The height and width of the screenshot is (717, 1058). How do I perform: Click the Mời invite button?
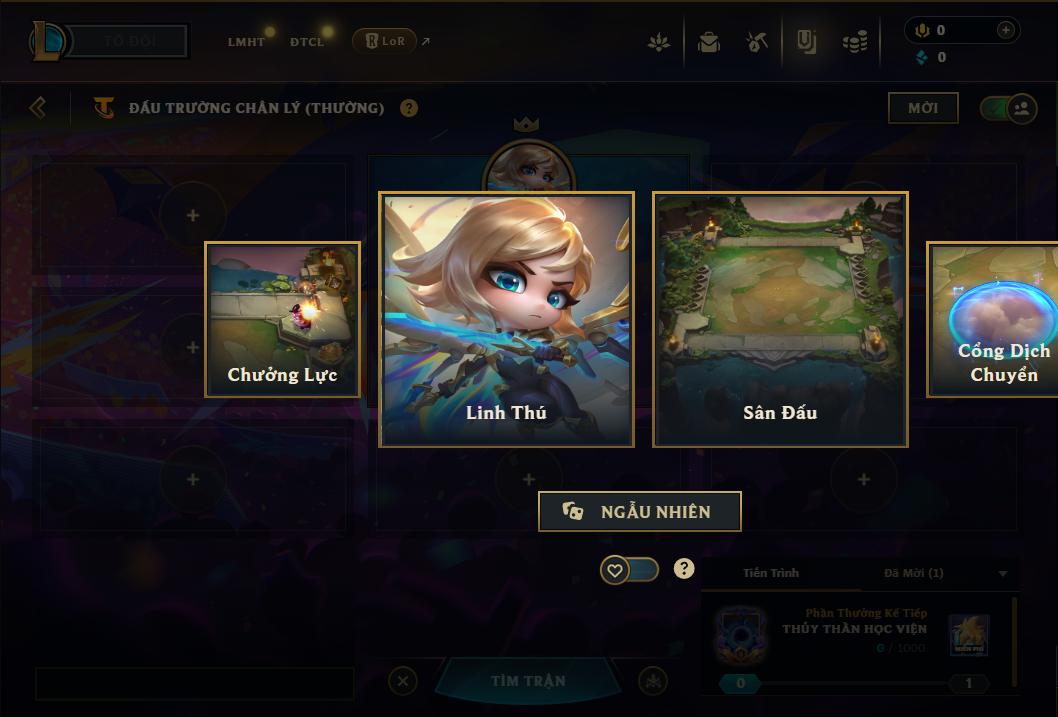pos(923,108)
